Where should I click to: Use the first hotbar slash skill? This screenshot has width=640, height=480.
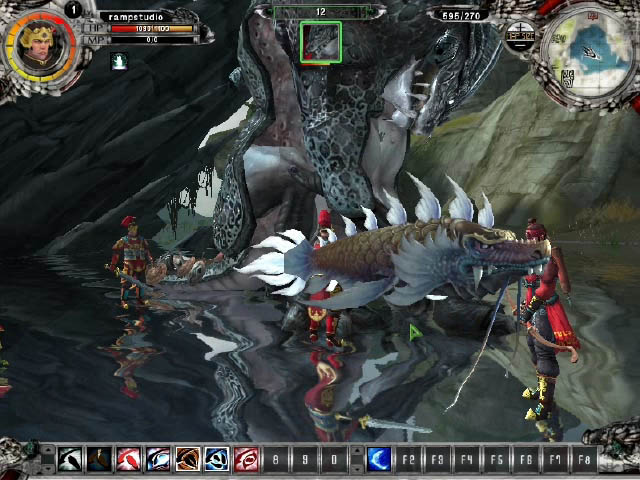tap(69, 460)
